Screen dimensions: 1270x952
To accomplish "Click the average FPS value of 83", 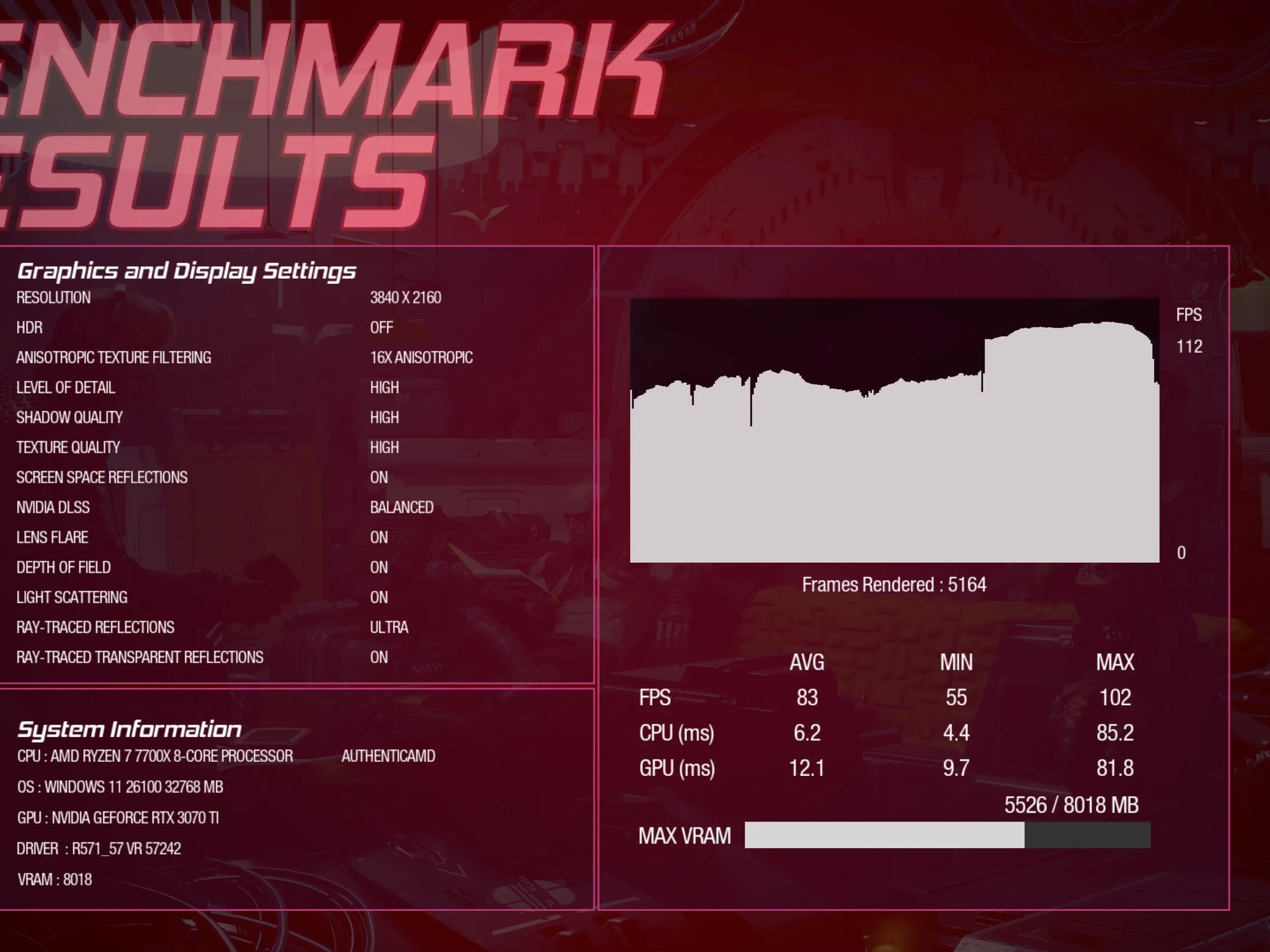I will (x=807, y=697).
